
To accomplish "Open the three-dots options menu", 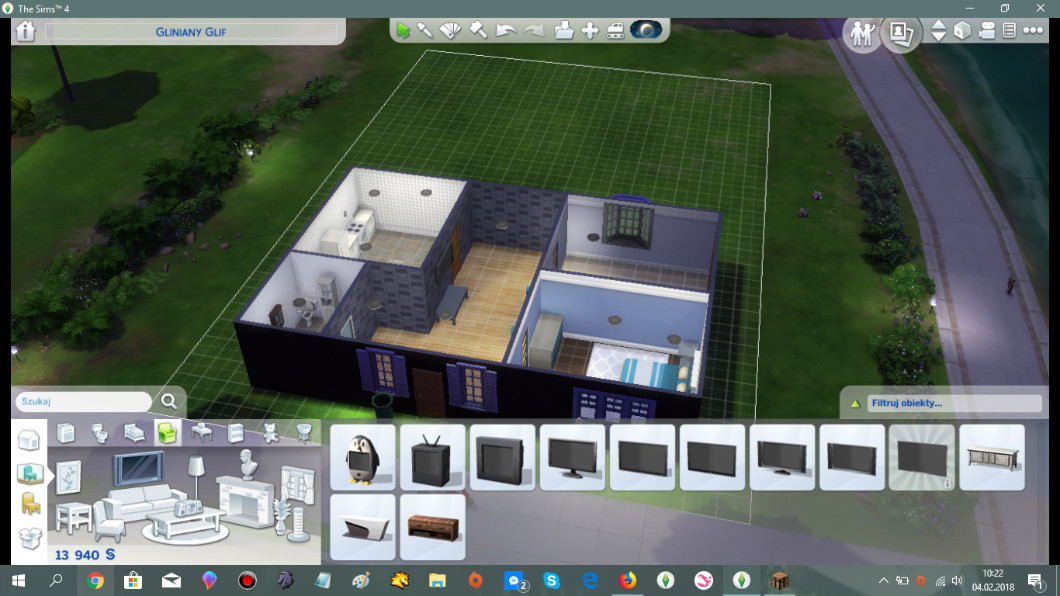I will pos(1031,31).
